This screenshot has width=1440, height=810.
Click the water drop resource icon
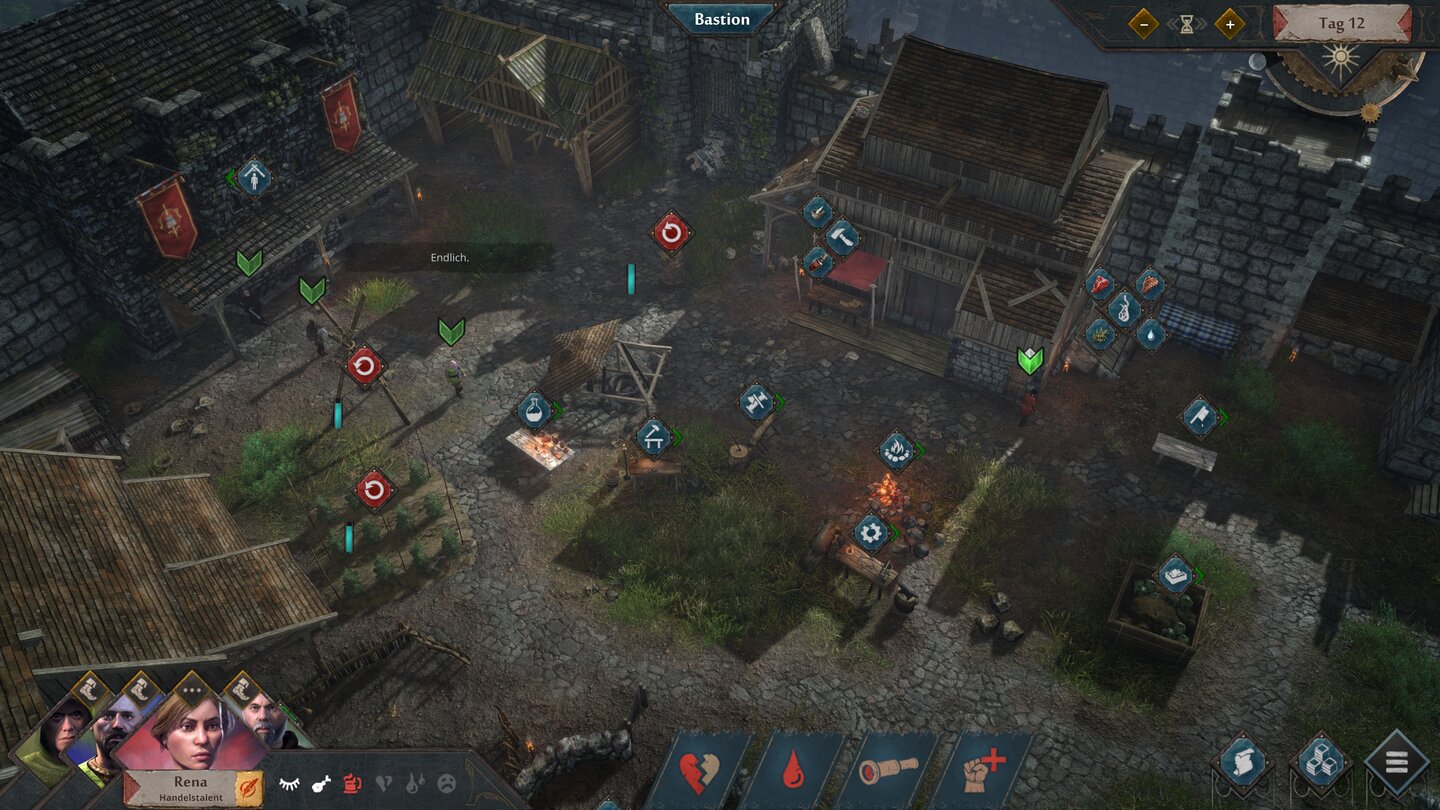pos(1150,333)
